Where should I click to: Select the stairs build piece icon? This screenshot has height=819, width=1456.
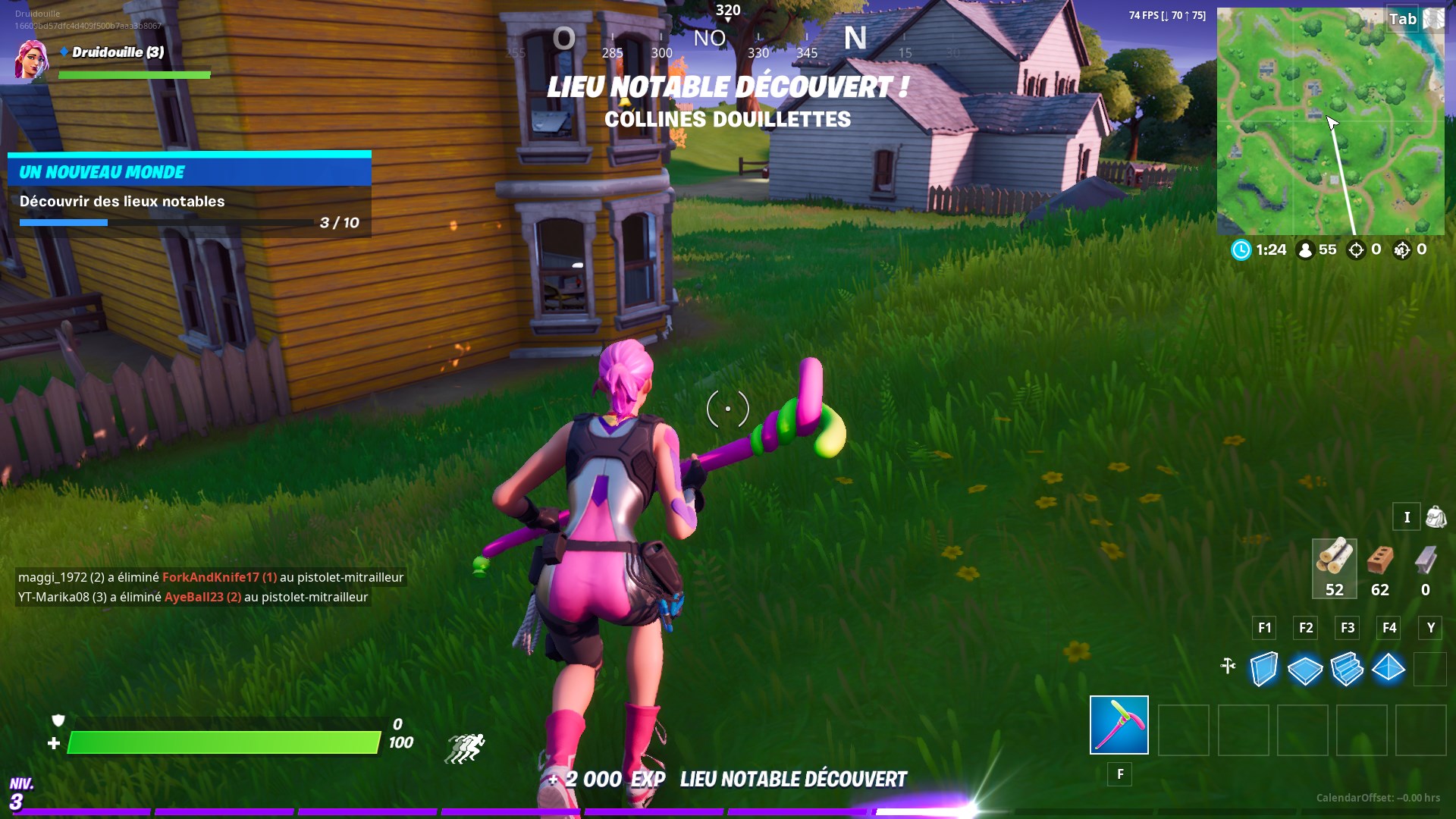pos(1348,667)
